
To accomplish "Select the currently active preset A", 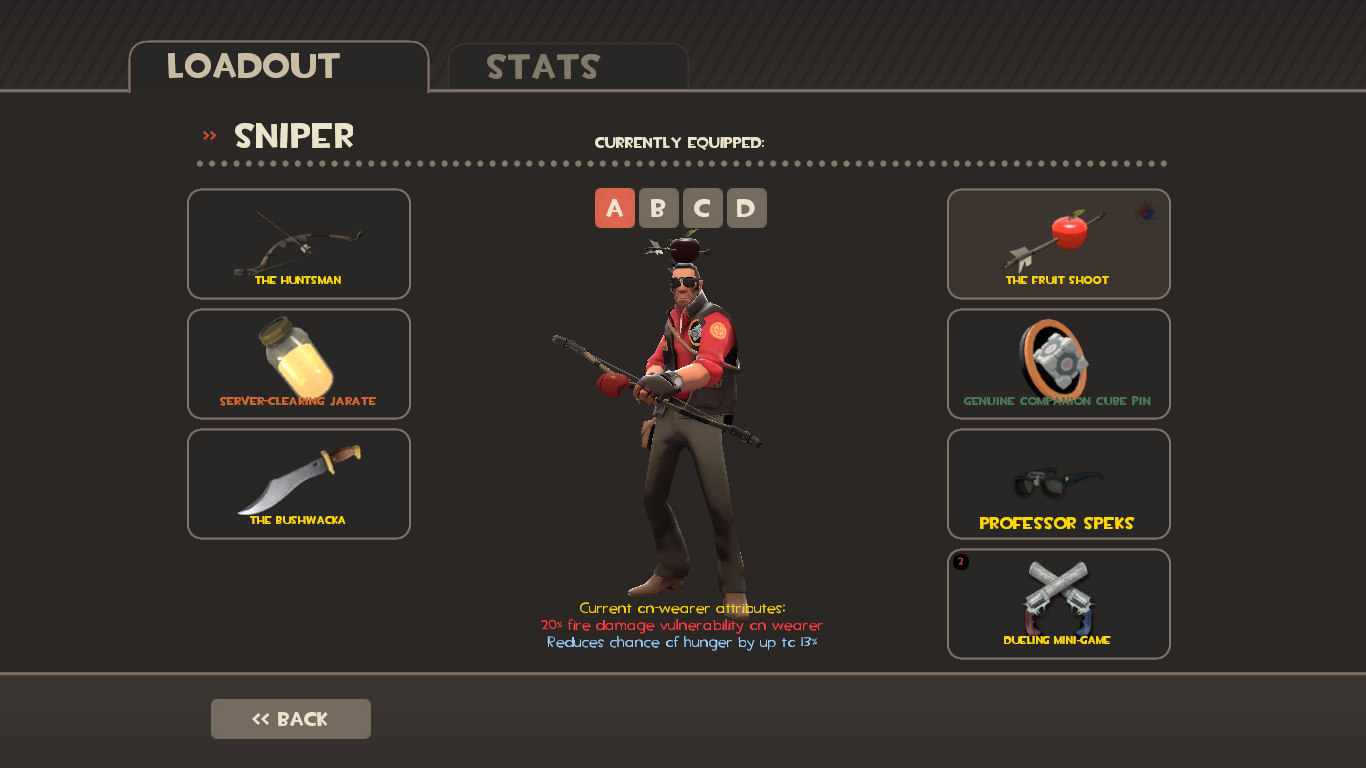I will (615, 208).
